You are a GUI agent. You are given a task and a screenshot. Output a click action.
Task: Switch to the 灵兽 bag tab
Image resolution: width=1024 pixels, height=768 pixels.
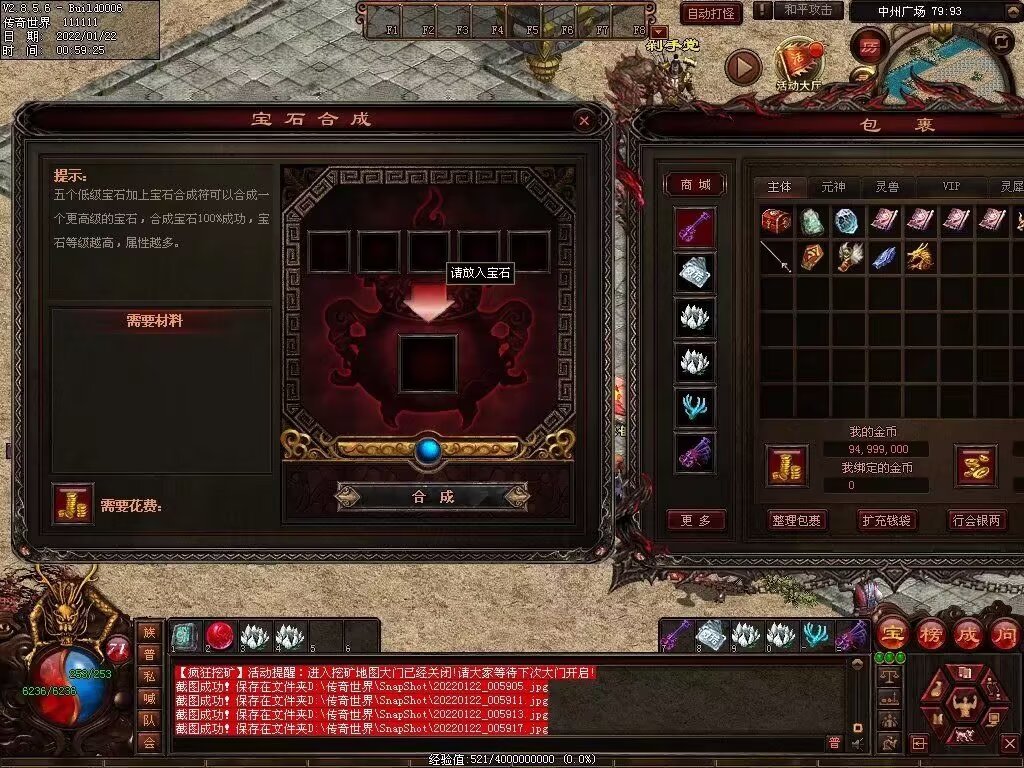point(888,187)
